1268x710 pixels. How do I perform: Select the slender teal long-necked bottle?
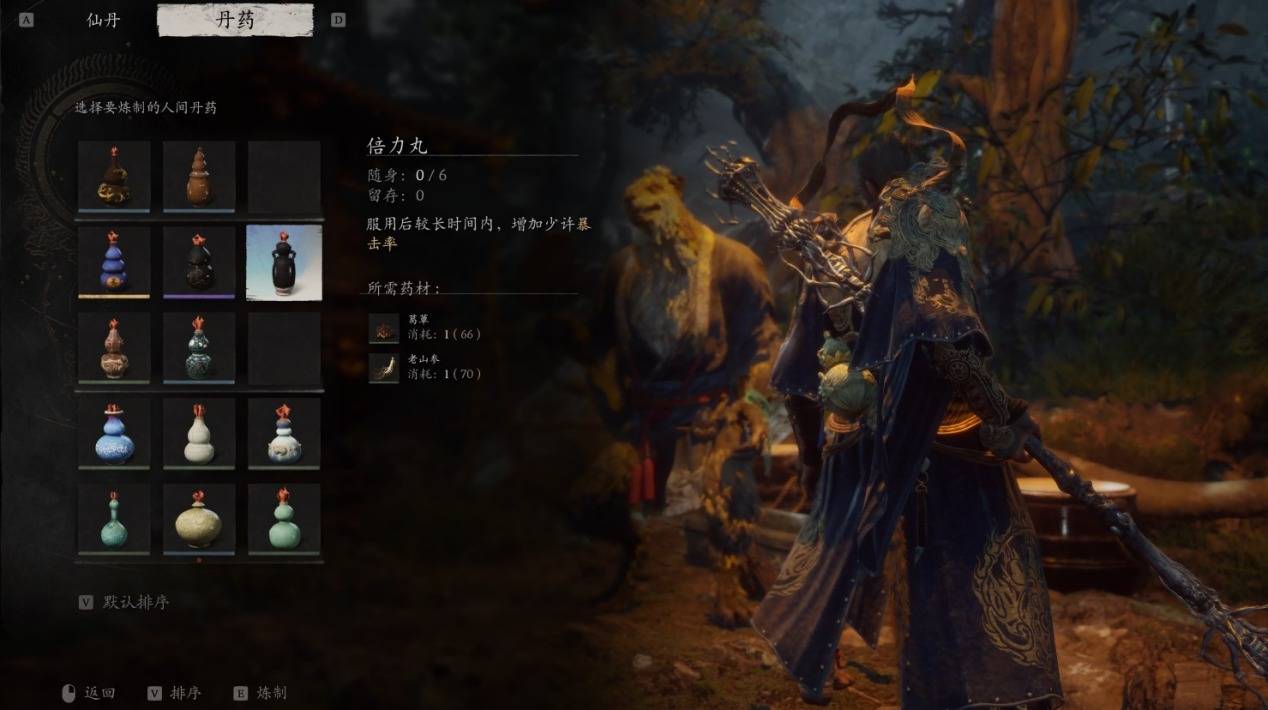[114, 518]
